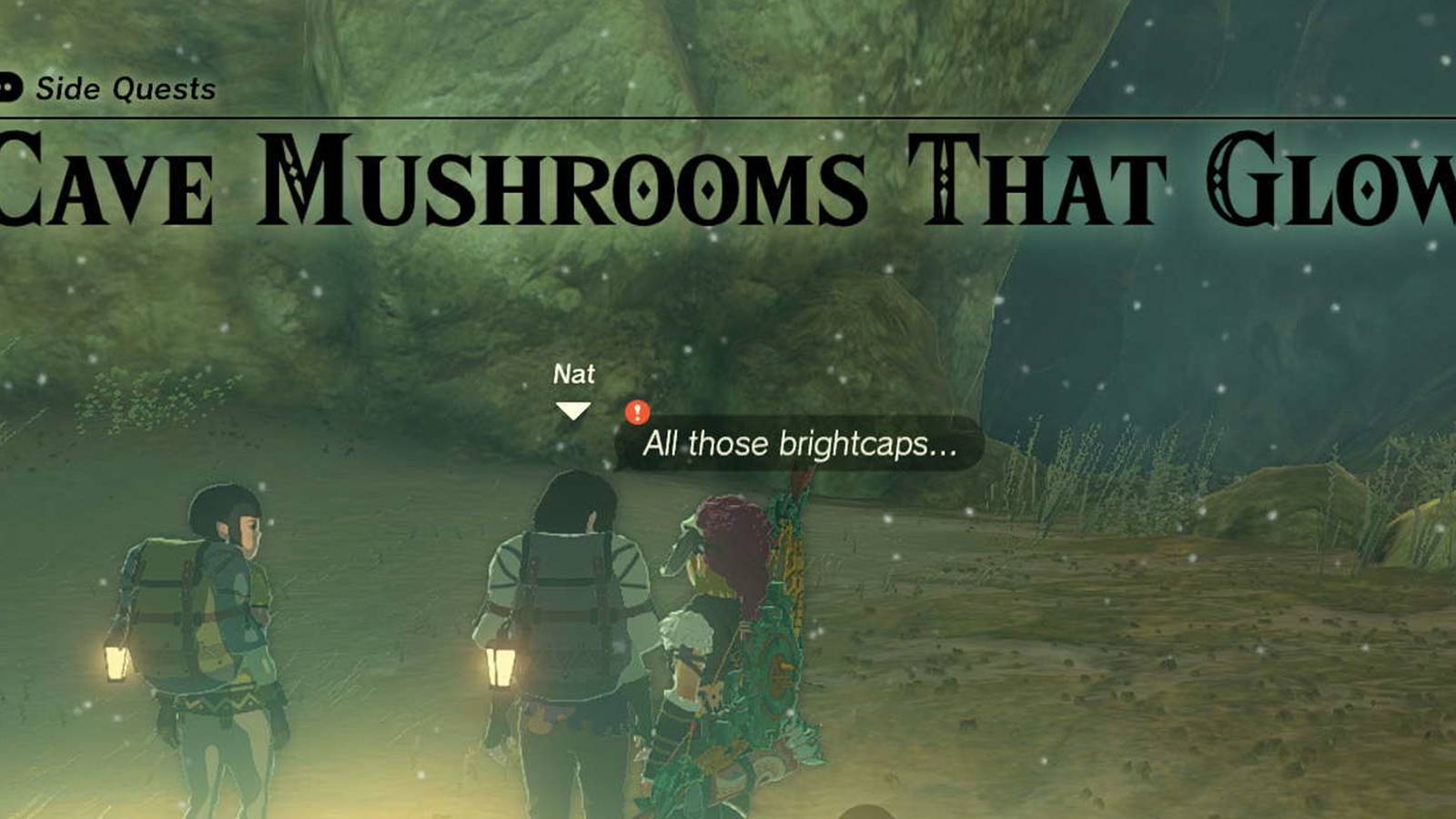Select the Cave Mushrooms That Glow title
The height and width of the screenshot is (819, 1456).
[x=728, y=177]
